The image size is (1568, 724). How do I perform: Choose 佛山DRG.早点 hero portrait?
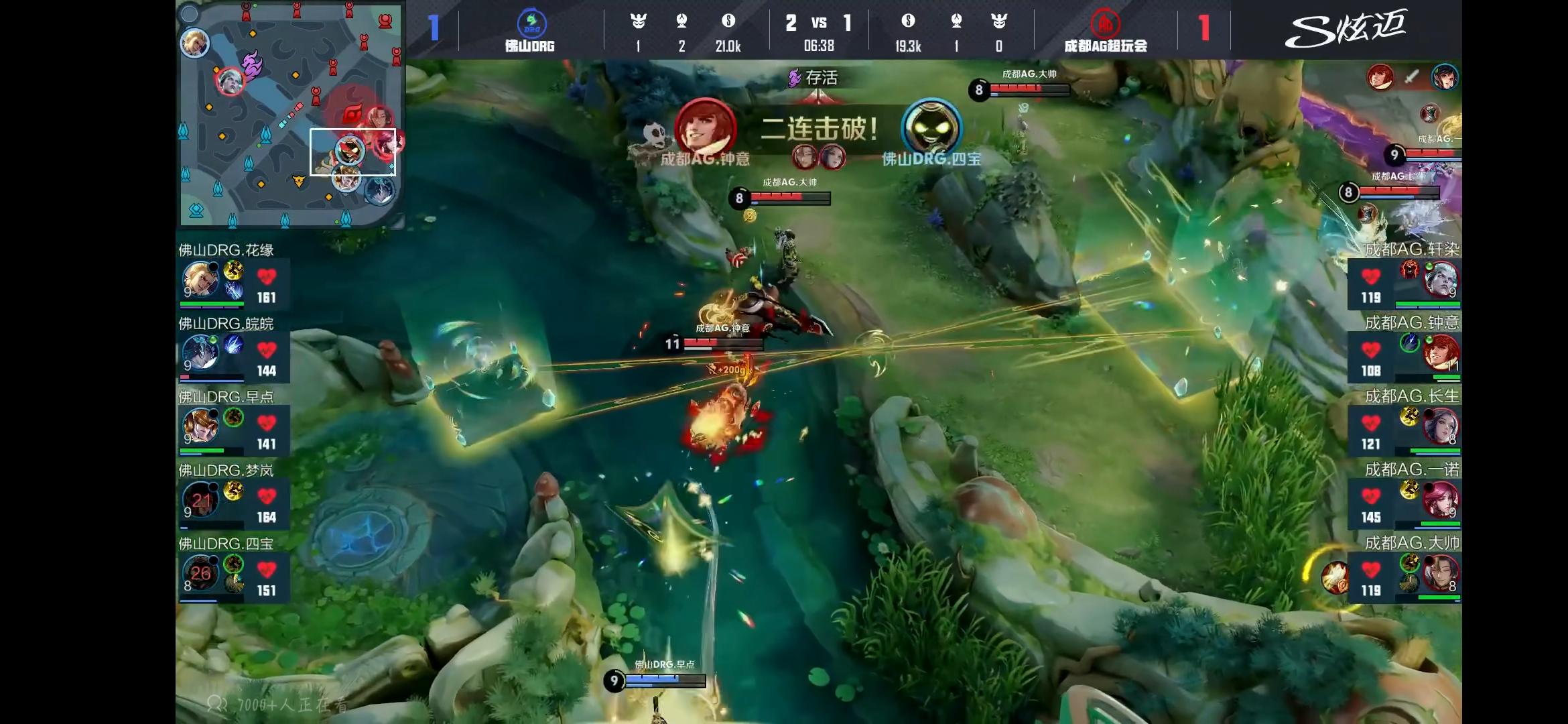200,426
